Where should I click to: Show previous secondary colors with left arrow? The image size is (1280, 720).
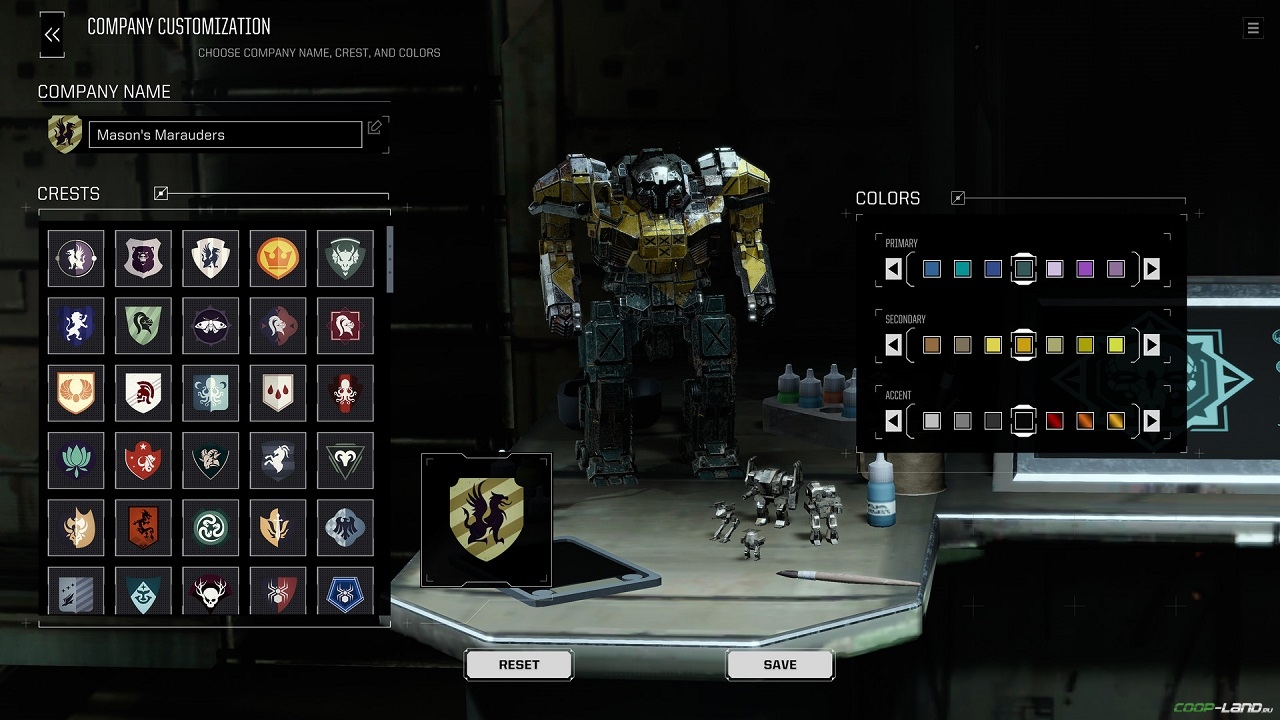[x=894, y=345]
